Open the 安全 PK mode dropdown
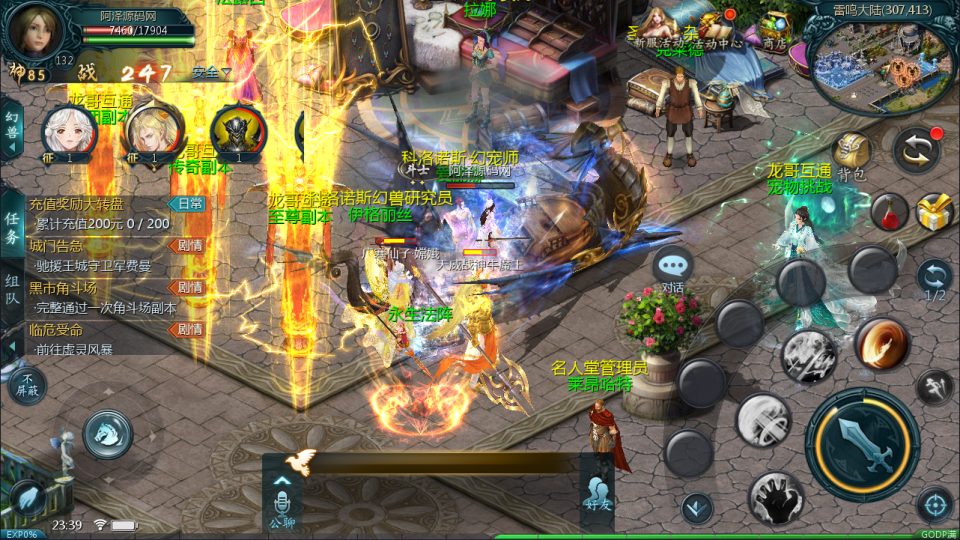960x540 pixels. [x=211, y=72]
